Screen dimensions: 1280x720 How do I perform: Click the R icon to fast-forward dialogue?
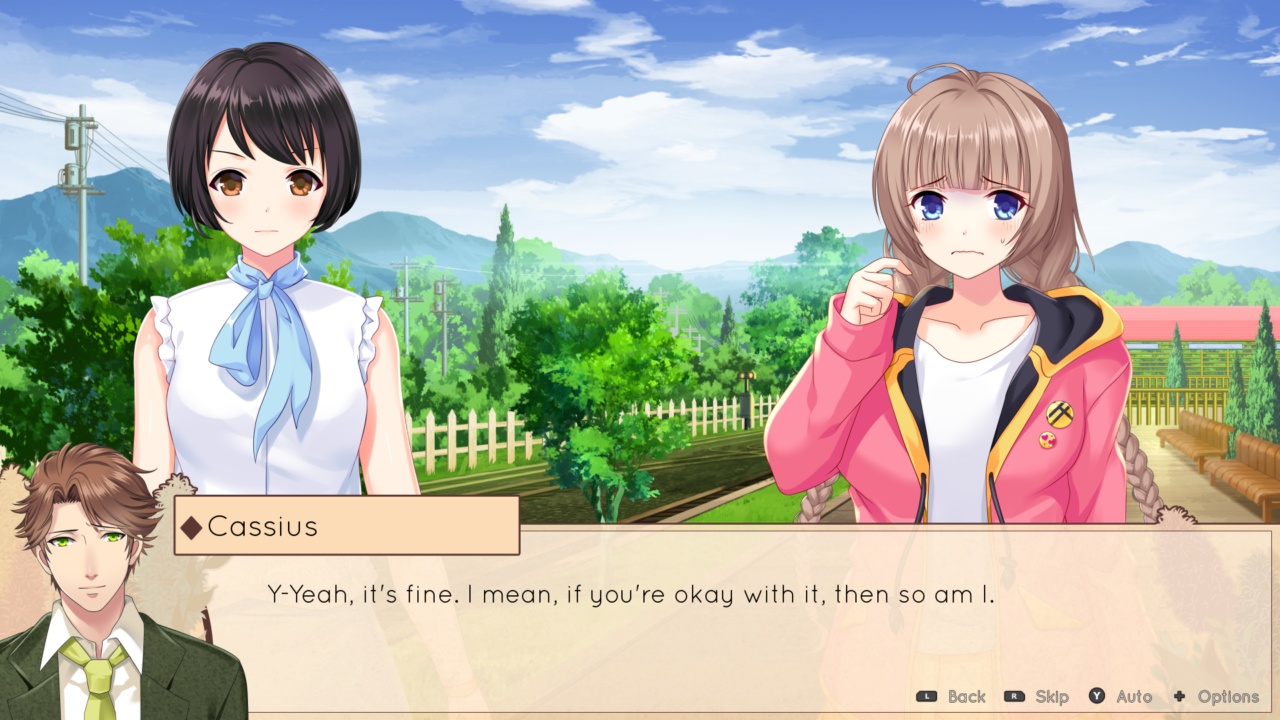click(x=1015, y=697)
